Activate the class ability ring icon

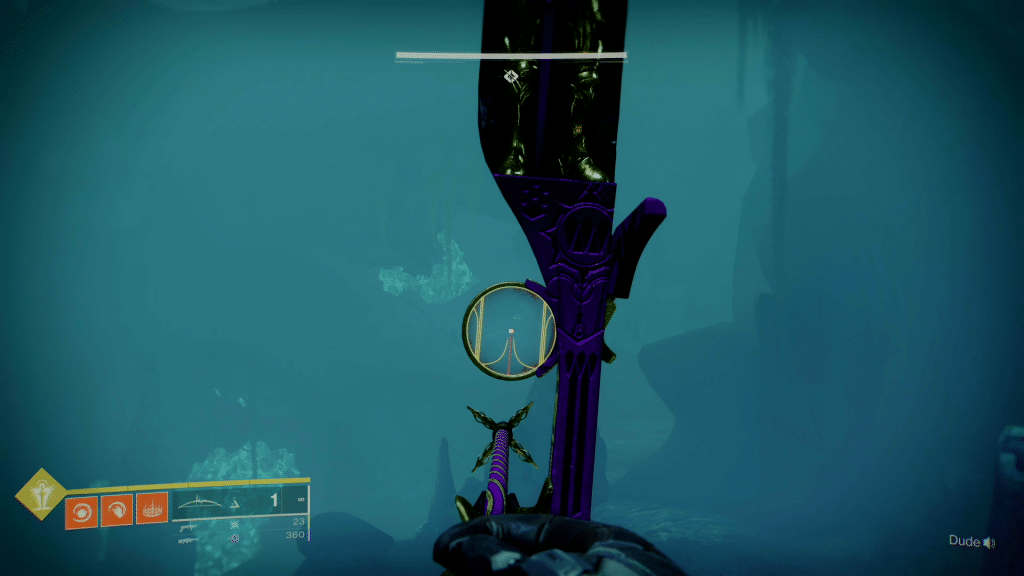[x=152, y=510]
